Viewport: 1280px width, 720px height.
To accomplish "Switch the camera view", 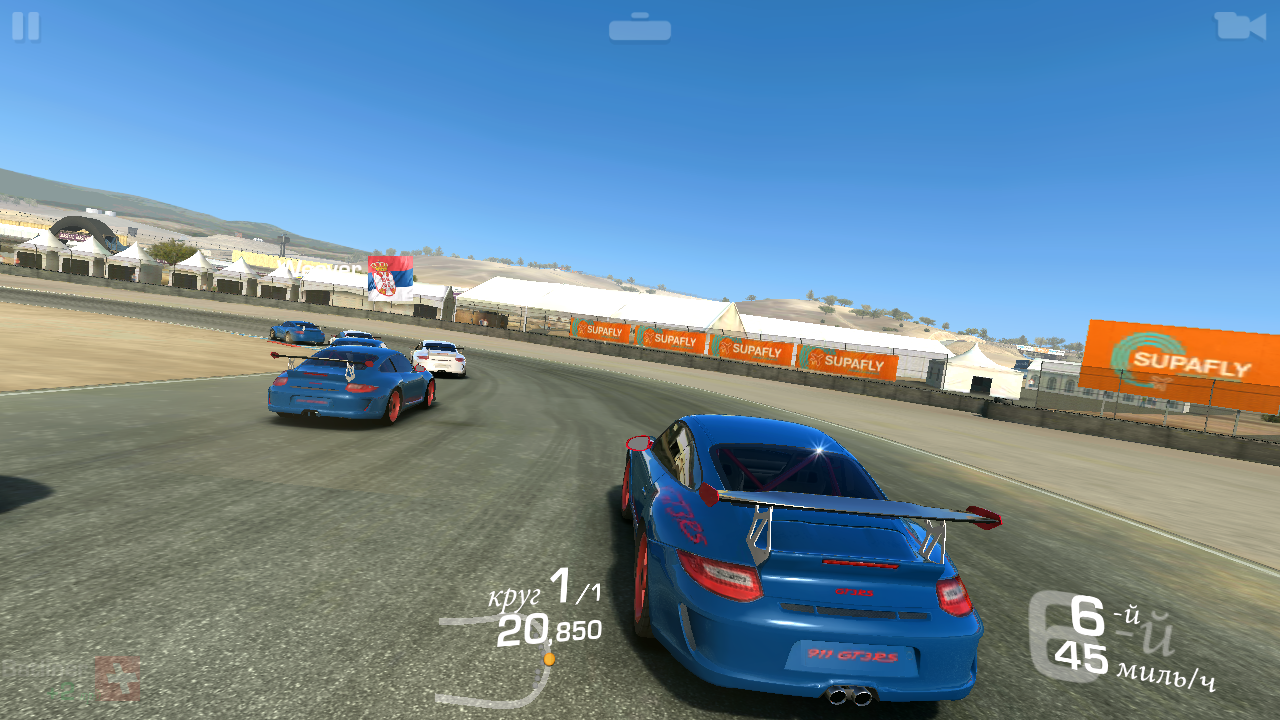I will [x=1239, y=26].
